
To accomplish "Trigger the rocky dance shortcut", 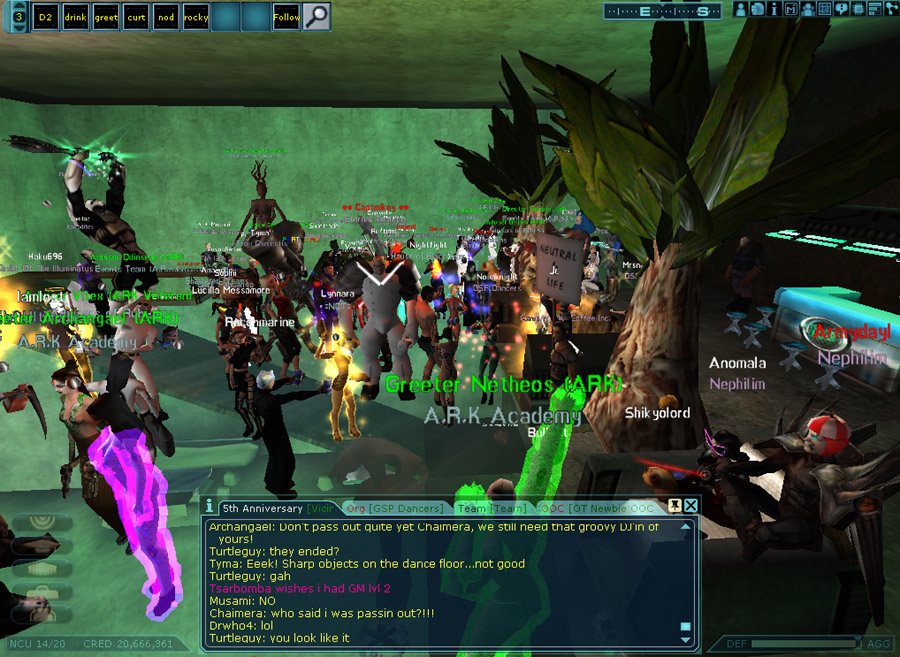I will 195,17.
